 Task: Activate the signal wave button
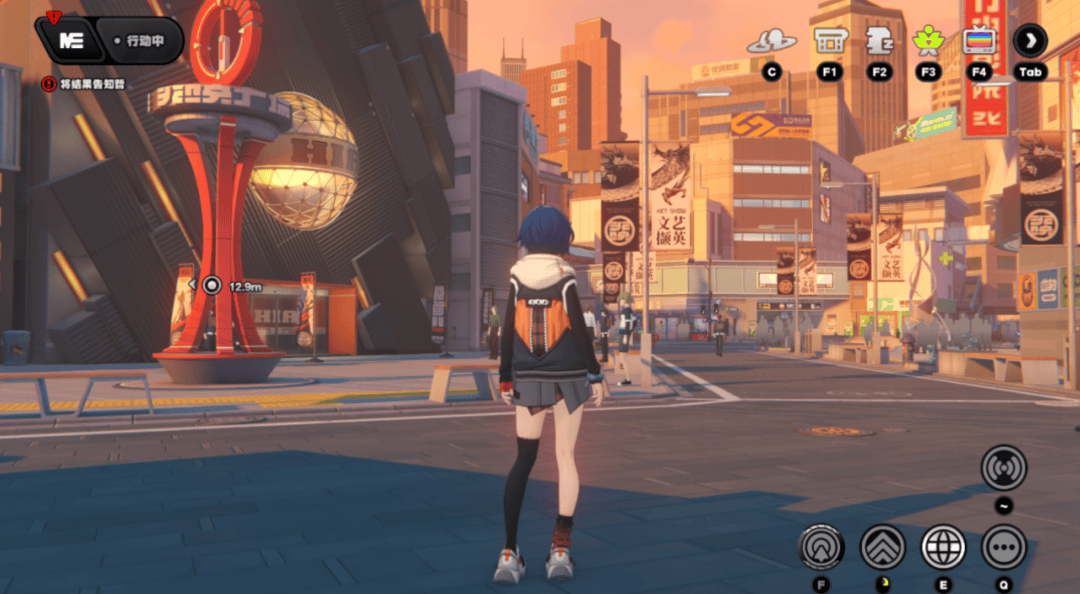point(1003,467)
